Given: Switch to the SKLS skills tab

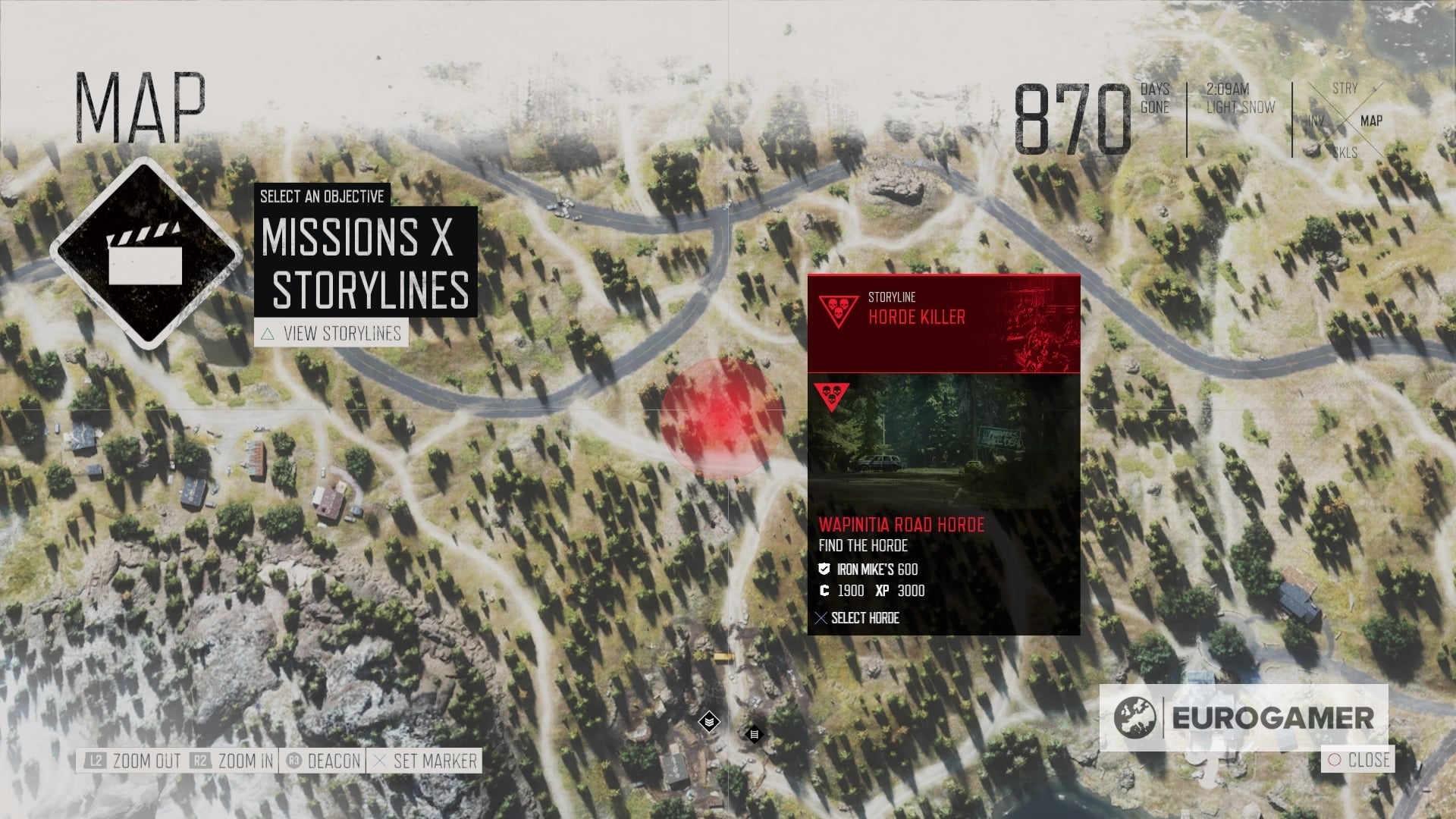Looking at the screenshot, I should tap(1344, 152).
